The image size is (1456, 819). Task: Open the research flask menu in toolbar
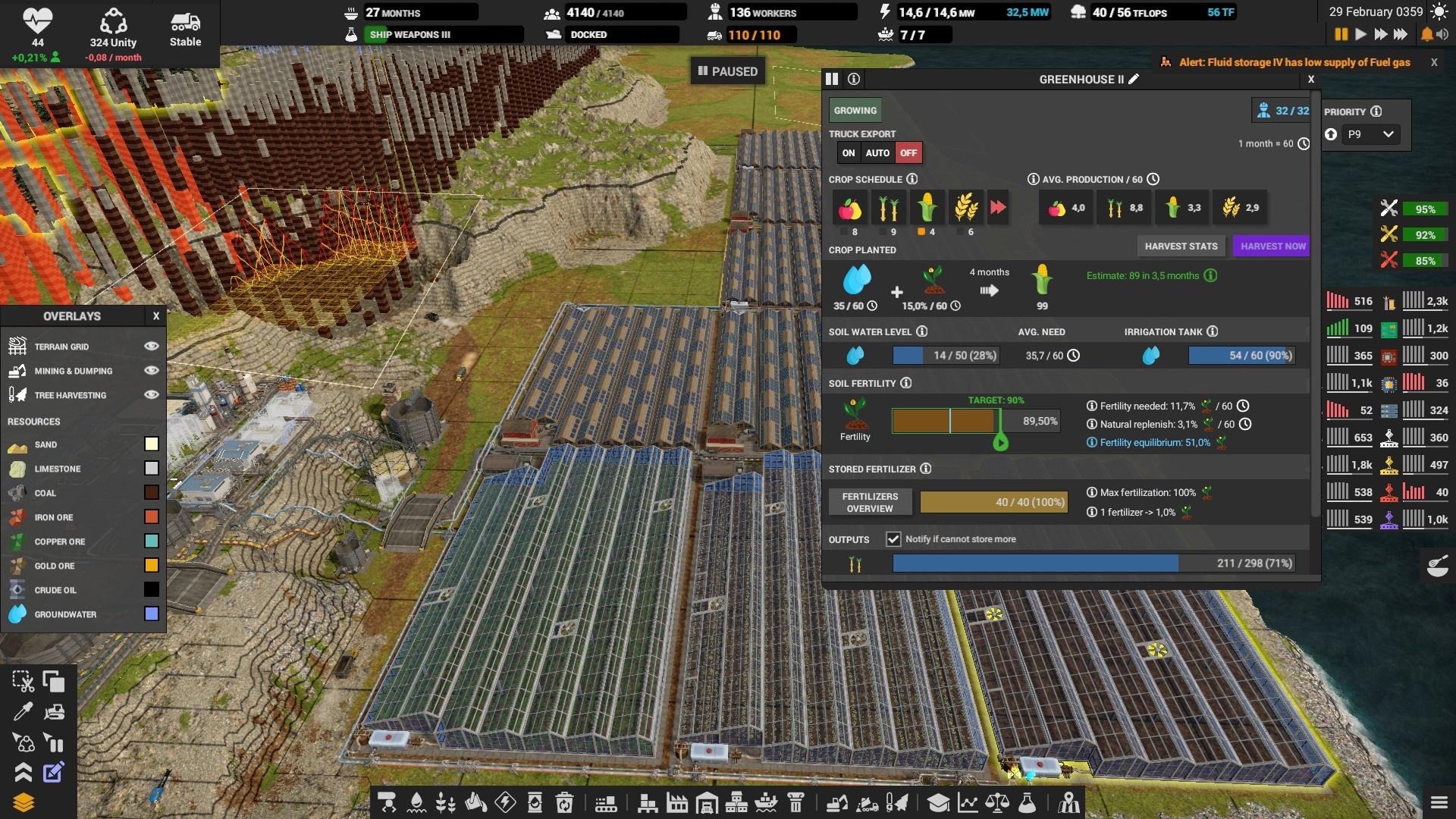click(x=1027, y=802)
